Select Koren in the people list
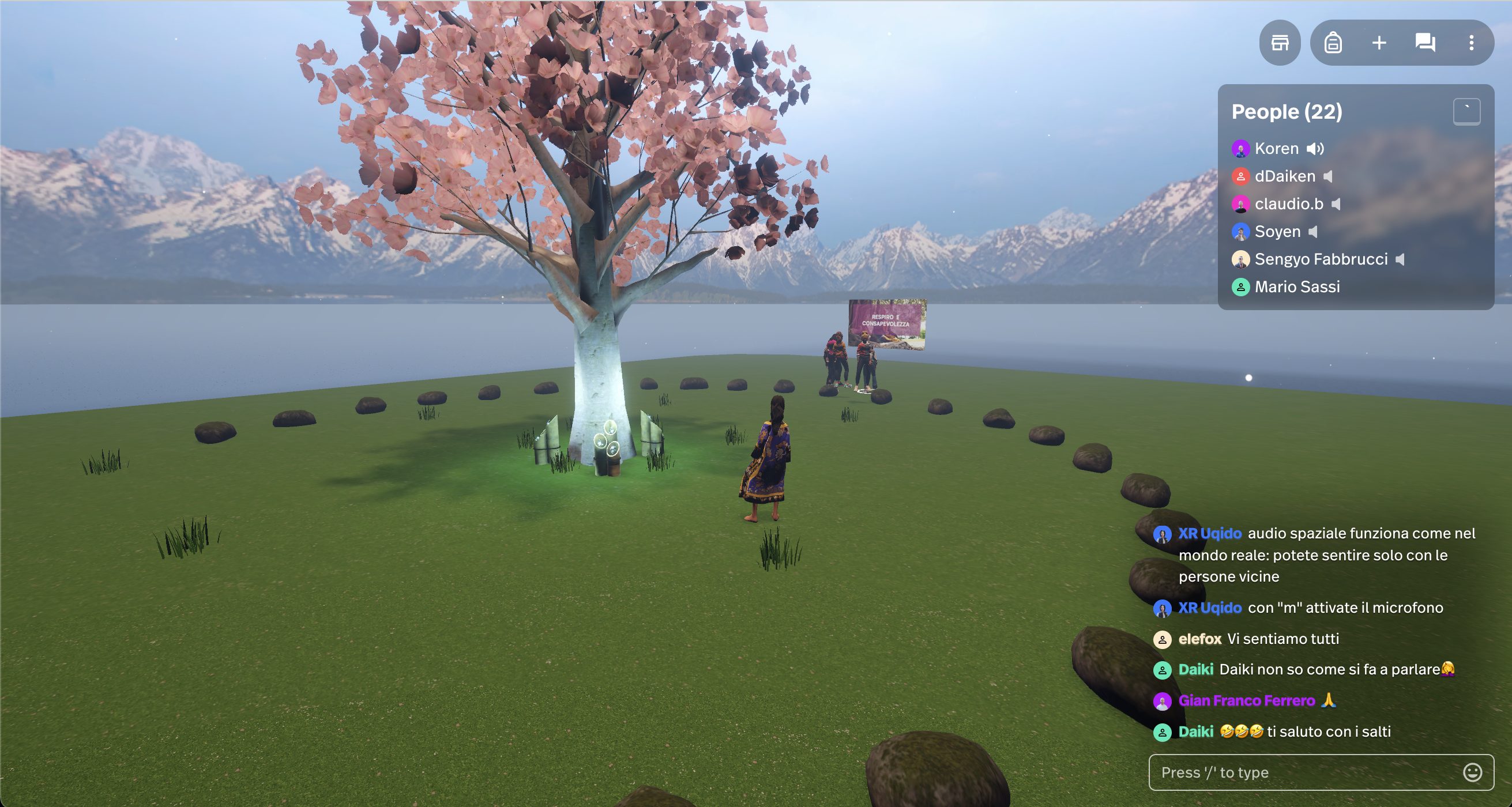The image size is (1512, 807). tap(1276, 149)
